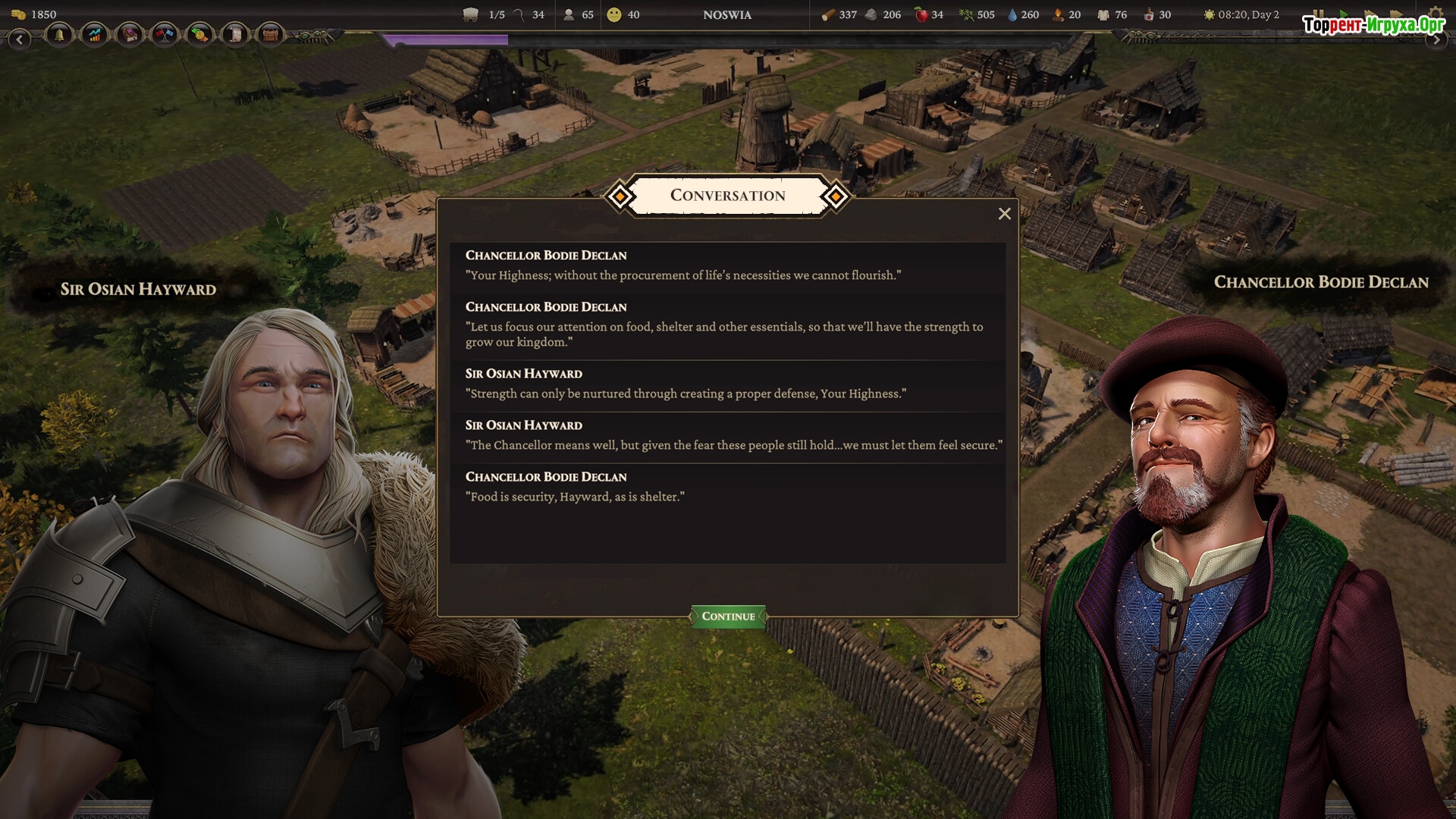The image size is (1456, 819).
Task: Continue the conversation
Action: click(x=728, y=616)
